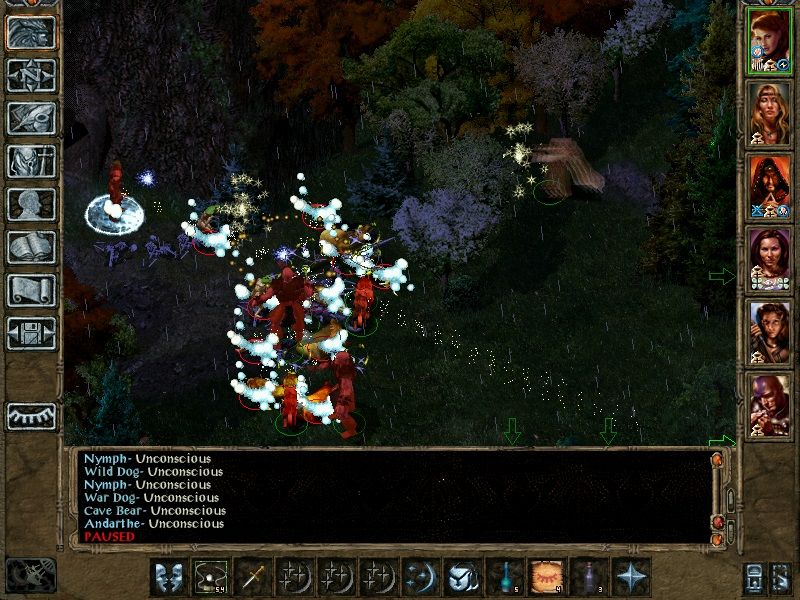Pick the bald man's portrait
The width and height of the screenshot is (800, 600).
(x=770, y=406)
